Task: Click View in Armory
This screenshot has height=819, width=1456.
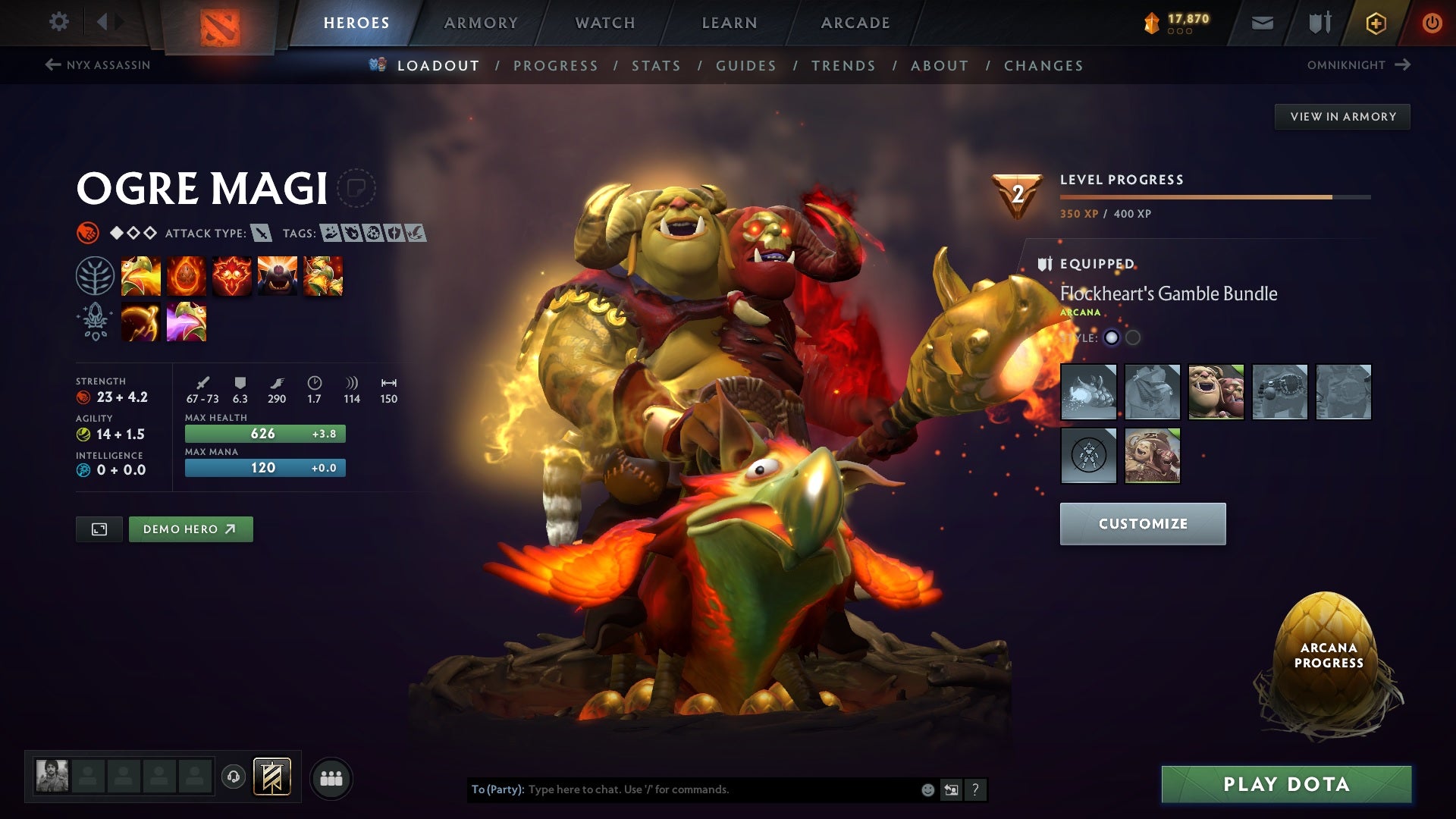Action: (1342, 116)
